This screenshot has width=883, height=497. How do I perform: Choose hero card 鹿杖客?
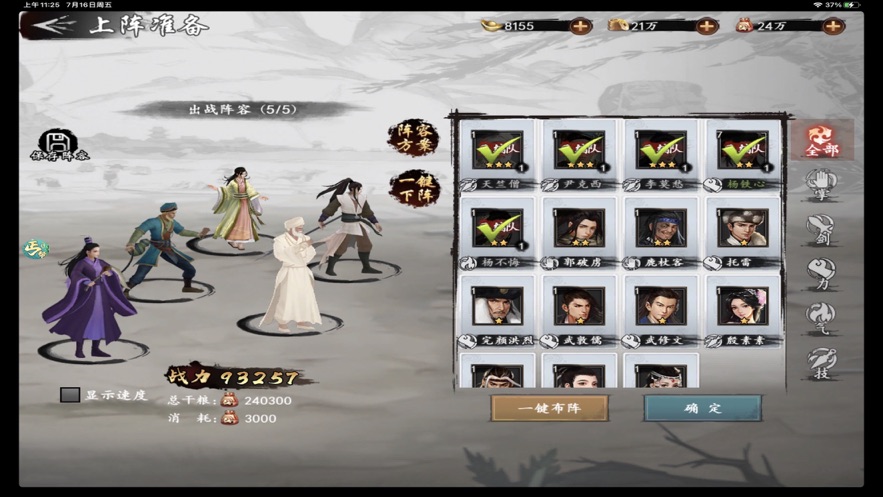coord(660,229)
